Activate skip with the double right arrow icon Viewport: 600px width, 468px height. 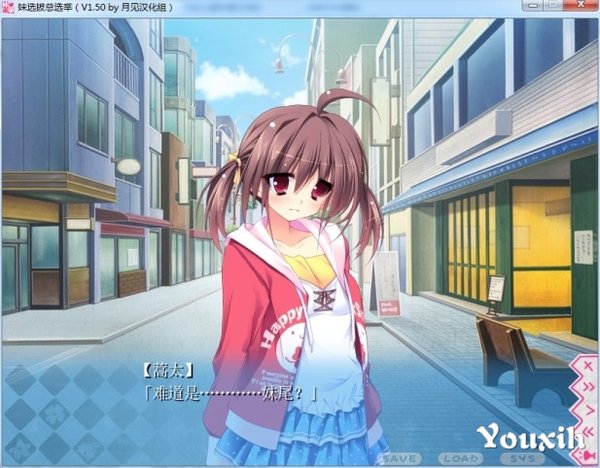point(587,387)
